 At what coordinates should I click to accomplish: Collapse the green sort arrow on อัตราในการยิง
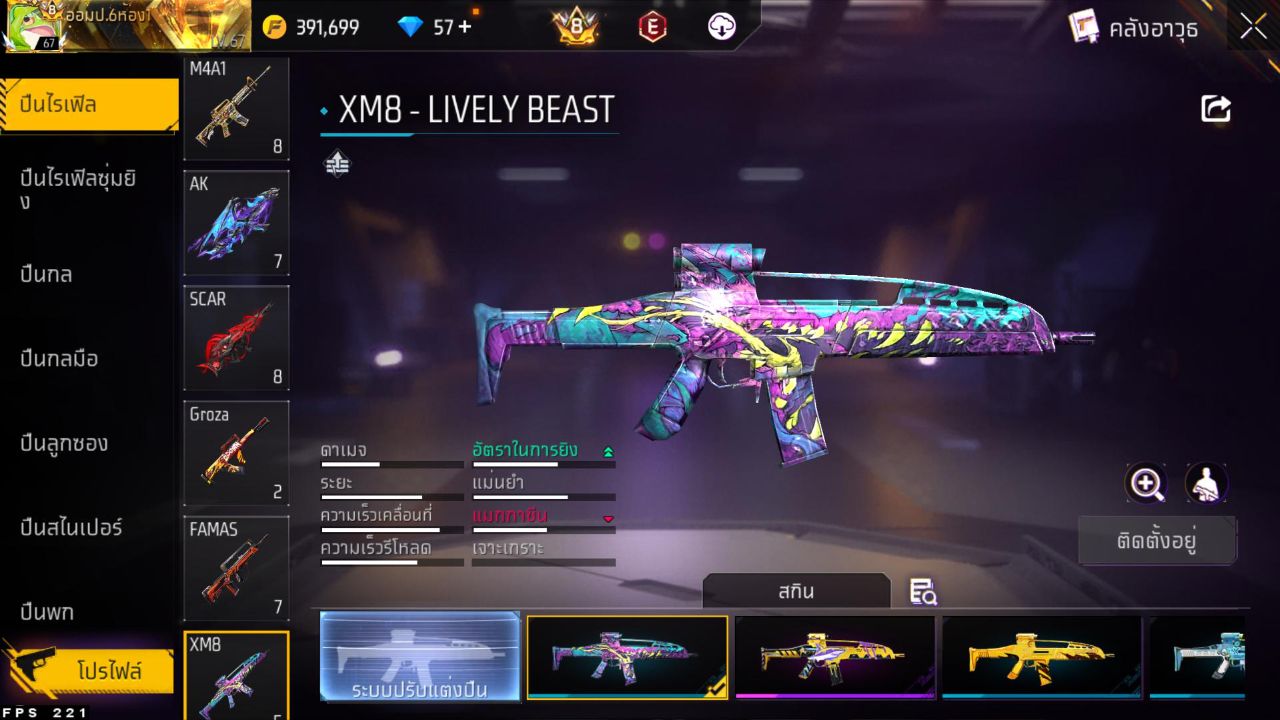click(x=609, y=451)
